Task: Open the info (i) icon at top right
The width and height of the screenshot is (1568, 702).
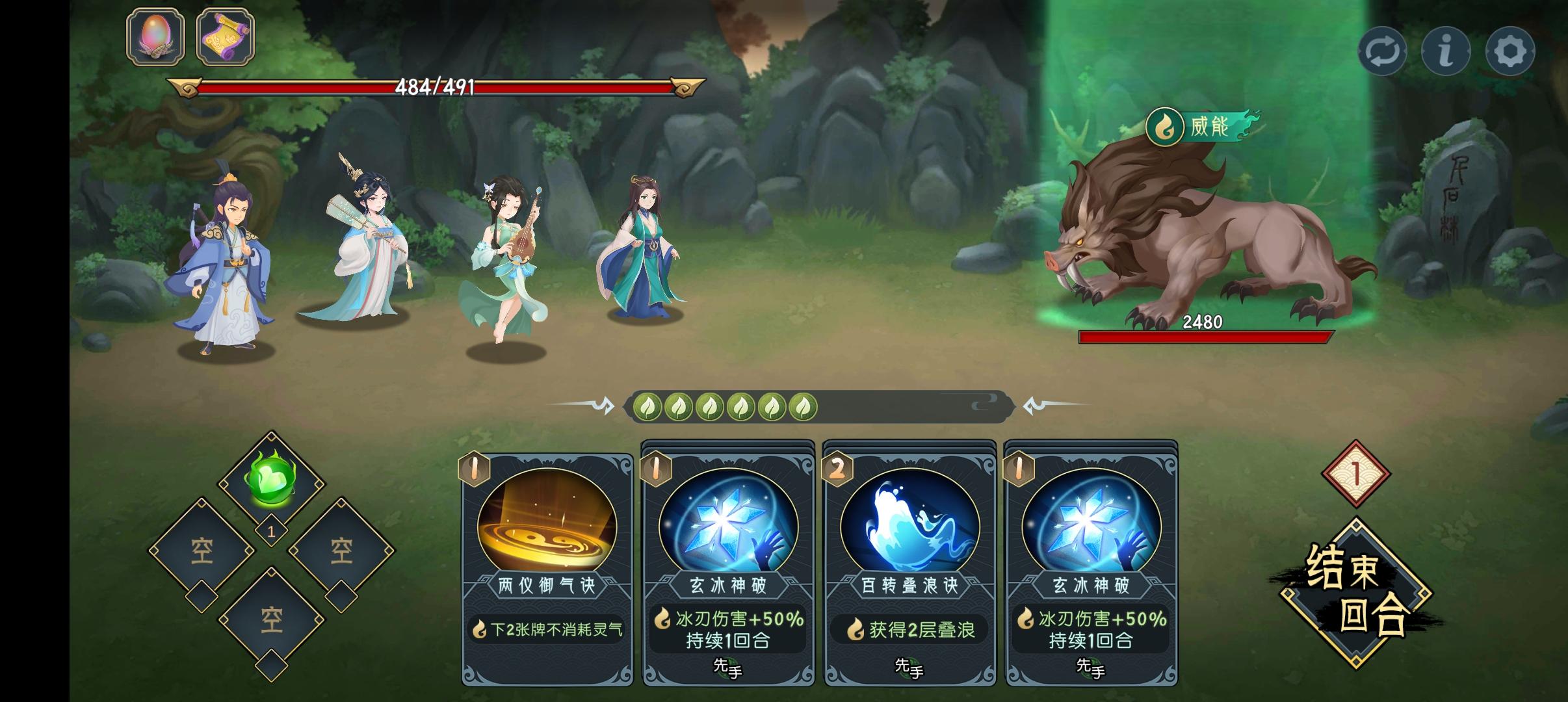Action: tap(1447, 49)
